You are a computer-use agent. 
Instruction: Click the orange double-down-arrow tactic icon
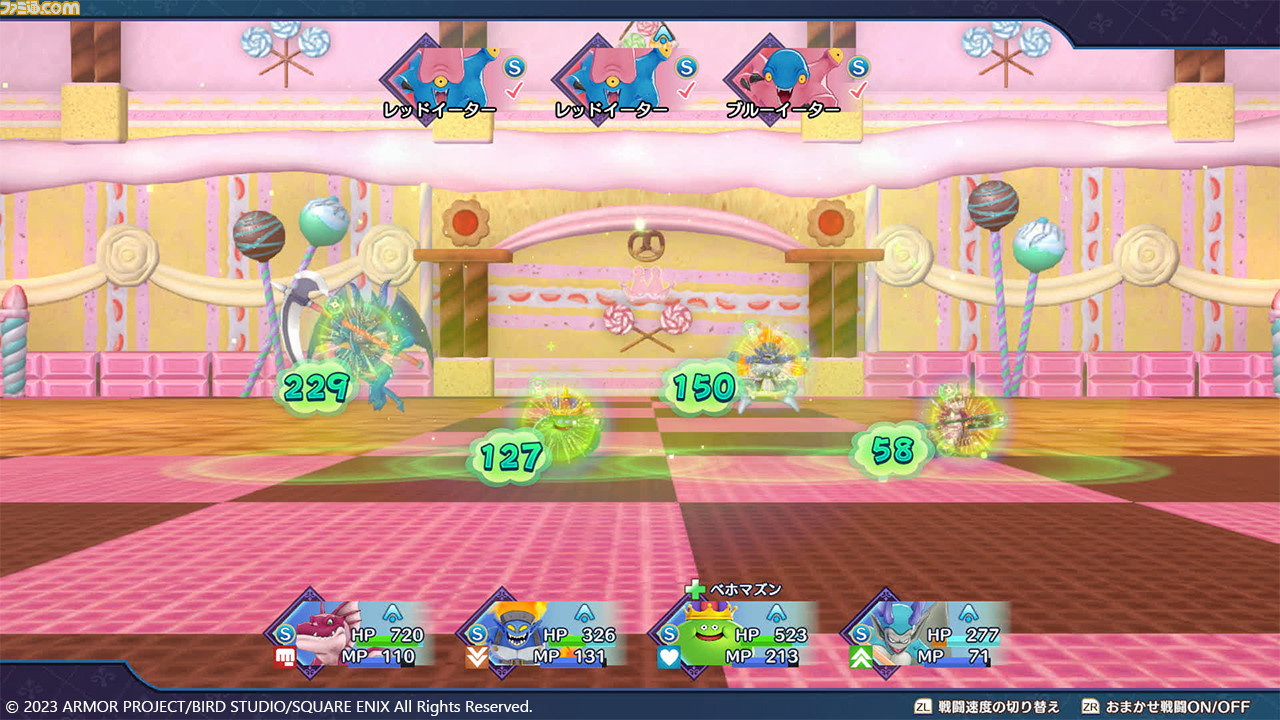pyautogui.click(x=477, y=657)
